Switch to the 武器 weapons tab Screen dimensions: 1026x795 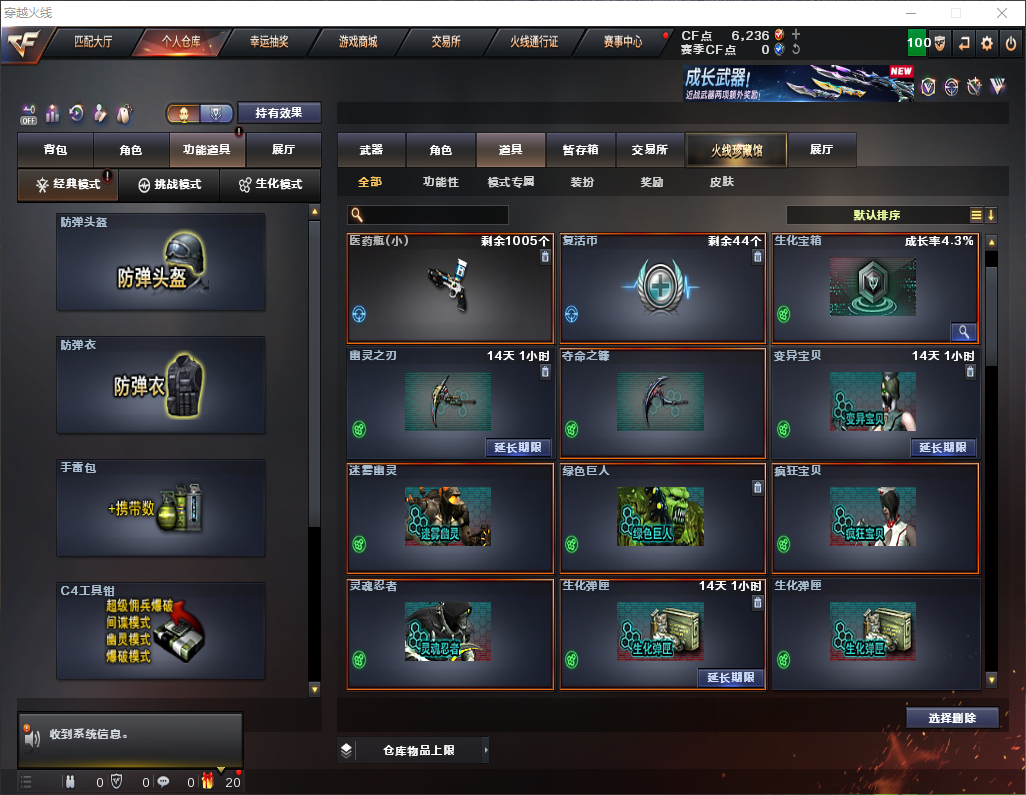[371, 150]
